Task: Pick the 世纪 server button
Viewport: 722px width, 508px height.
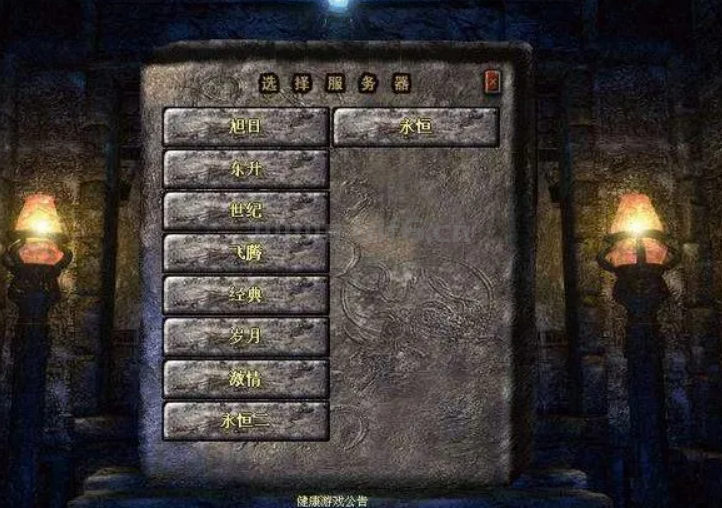Action: click(246, 211)
